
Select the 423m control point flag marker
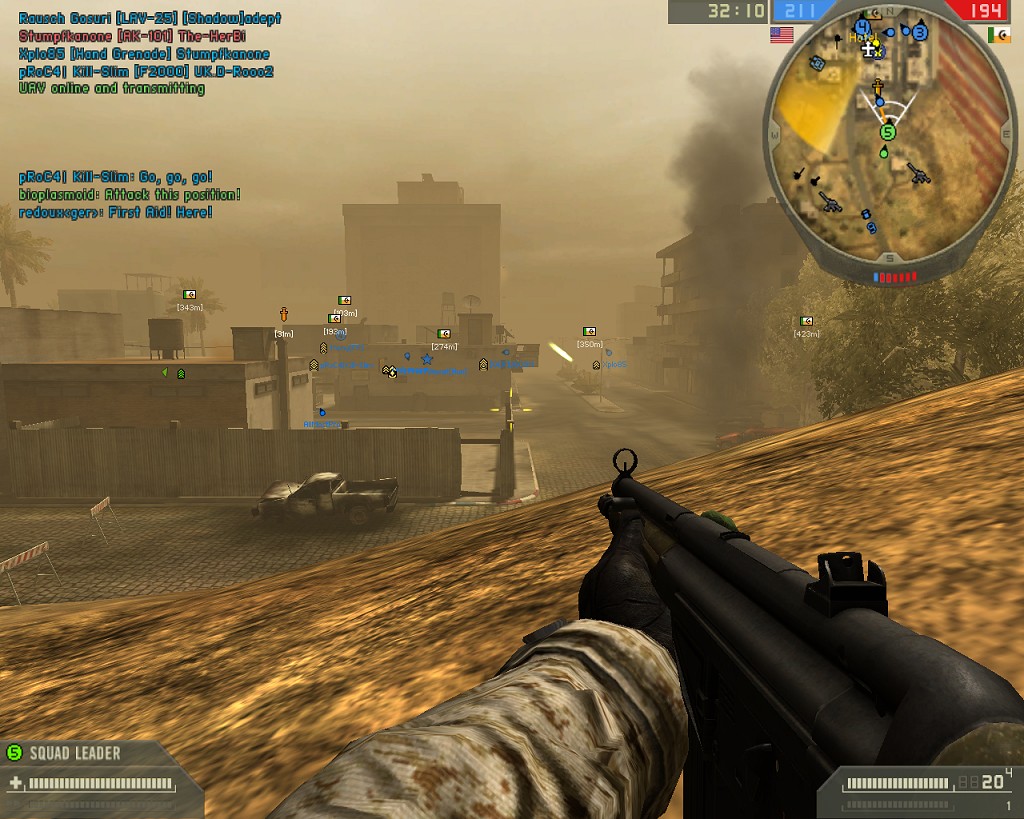pos(806,322)
